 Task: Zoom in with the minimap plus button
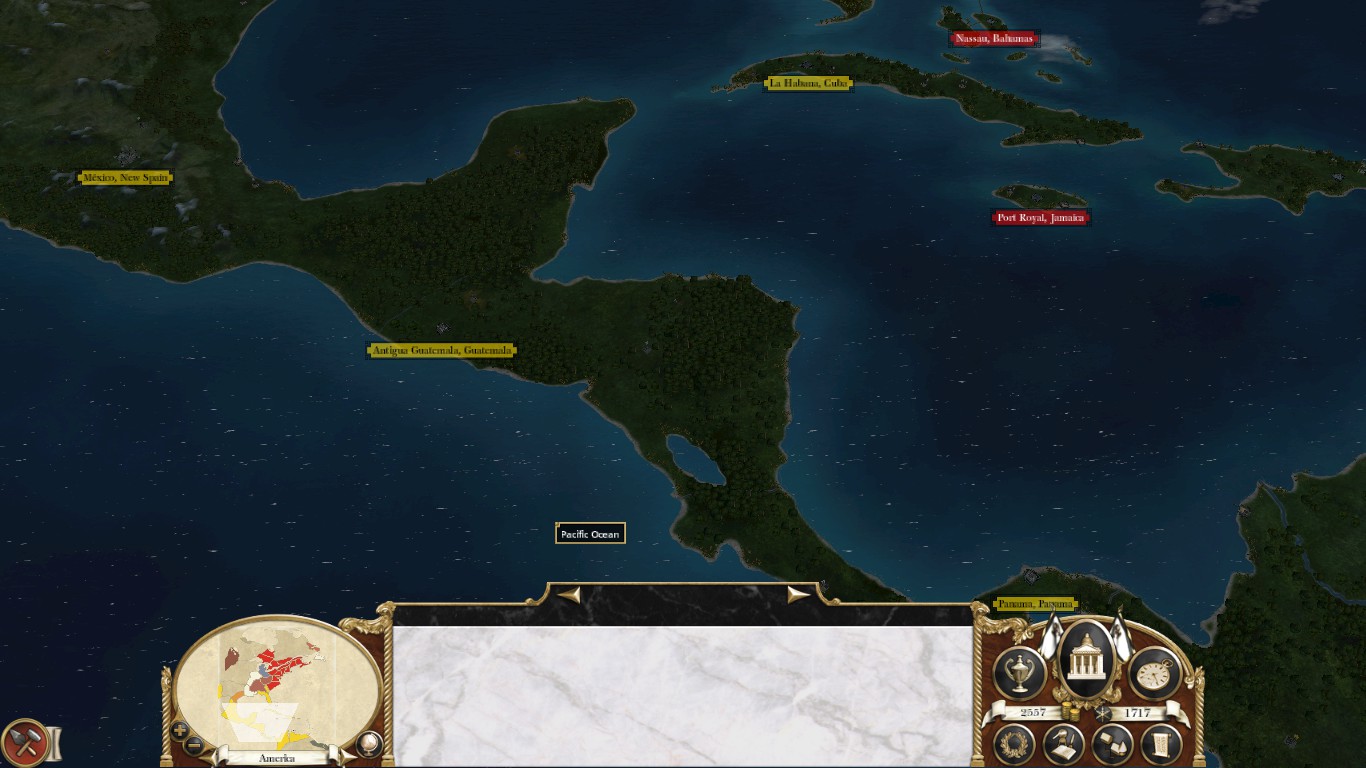[180, 730]
